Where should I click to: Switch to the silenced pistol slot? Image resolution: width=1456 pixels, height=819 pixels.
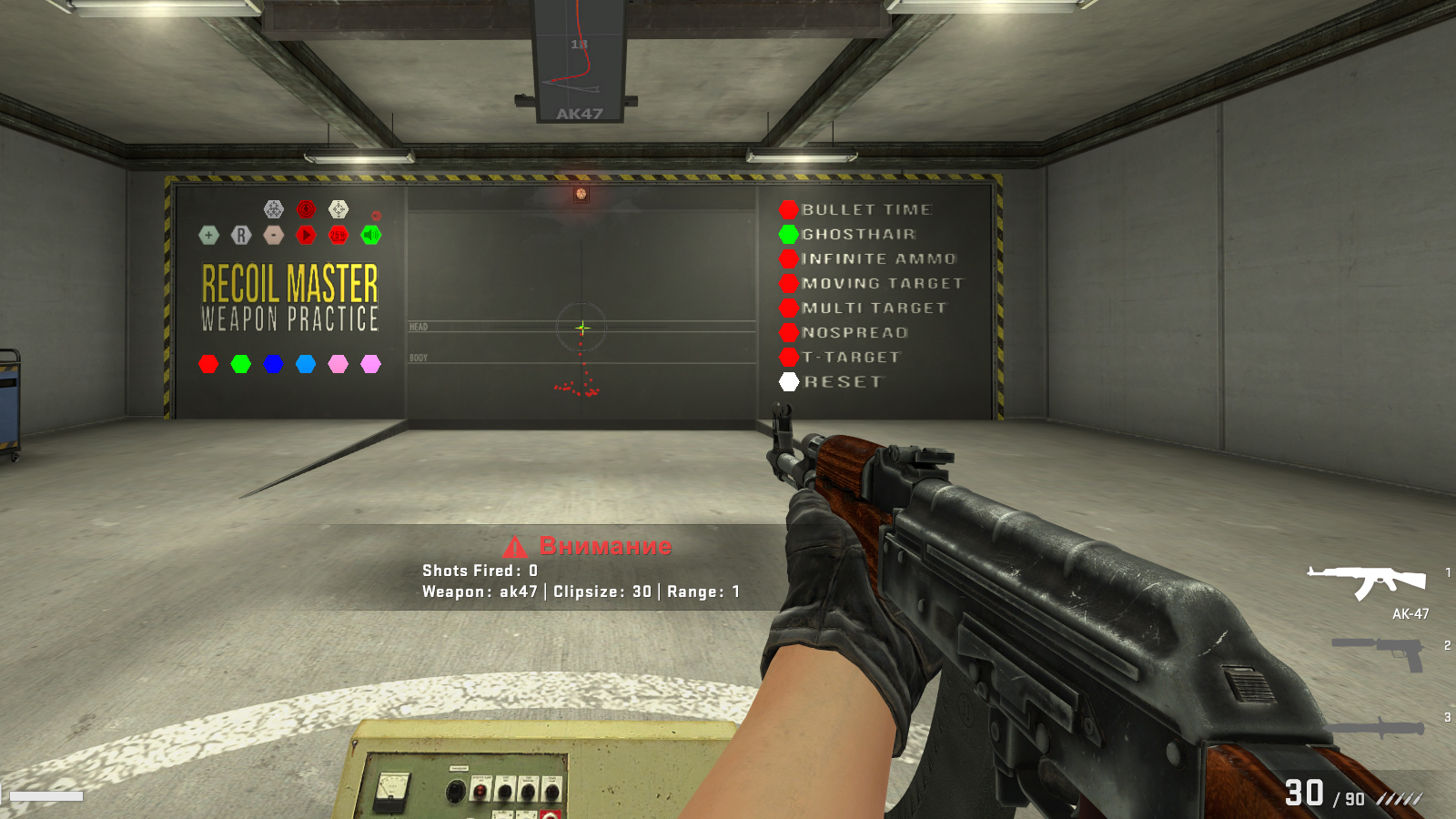point(1379,652)
